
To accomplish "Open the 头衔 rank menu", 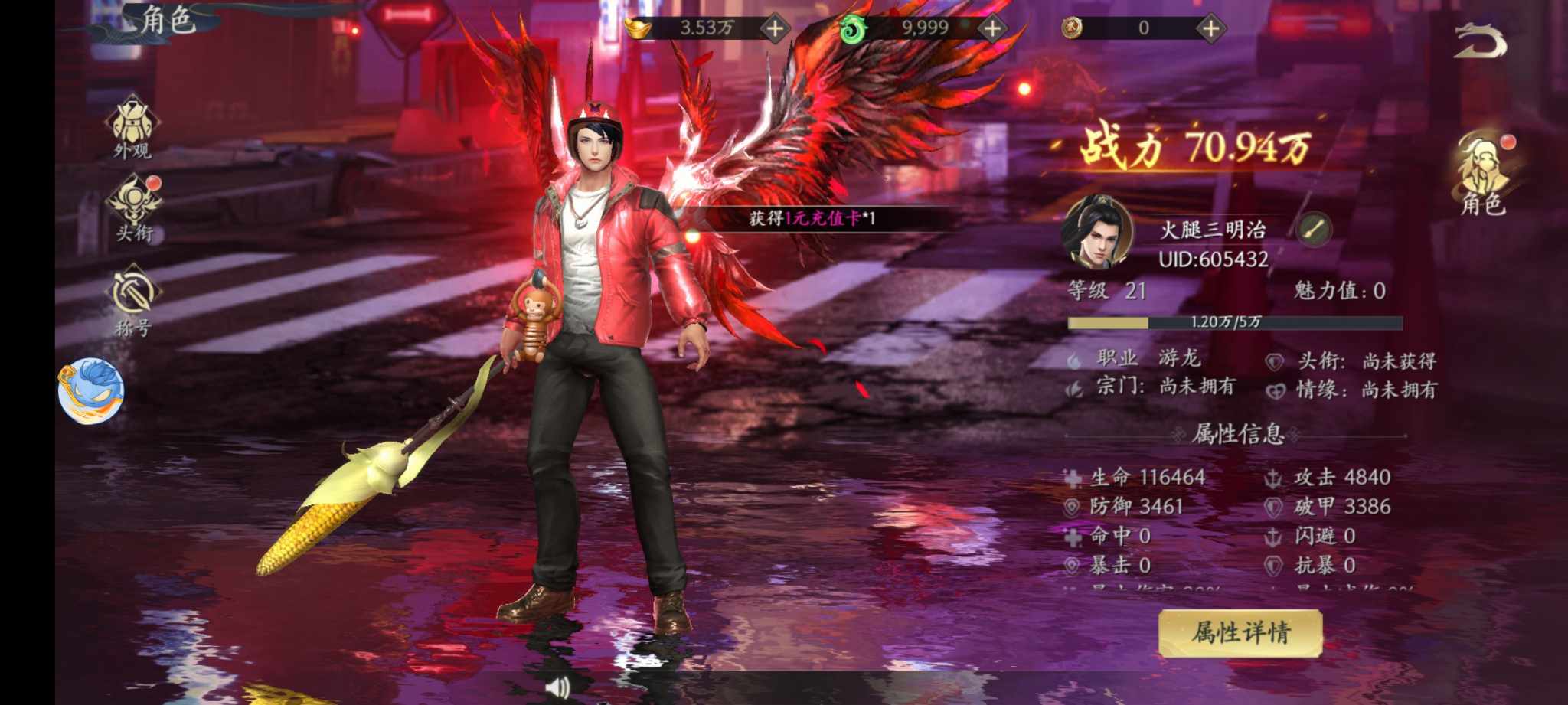I will pyautogui.click(x=134, y=208).
